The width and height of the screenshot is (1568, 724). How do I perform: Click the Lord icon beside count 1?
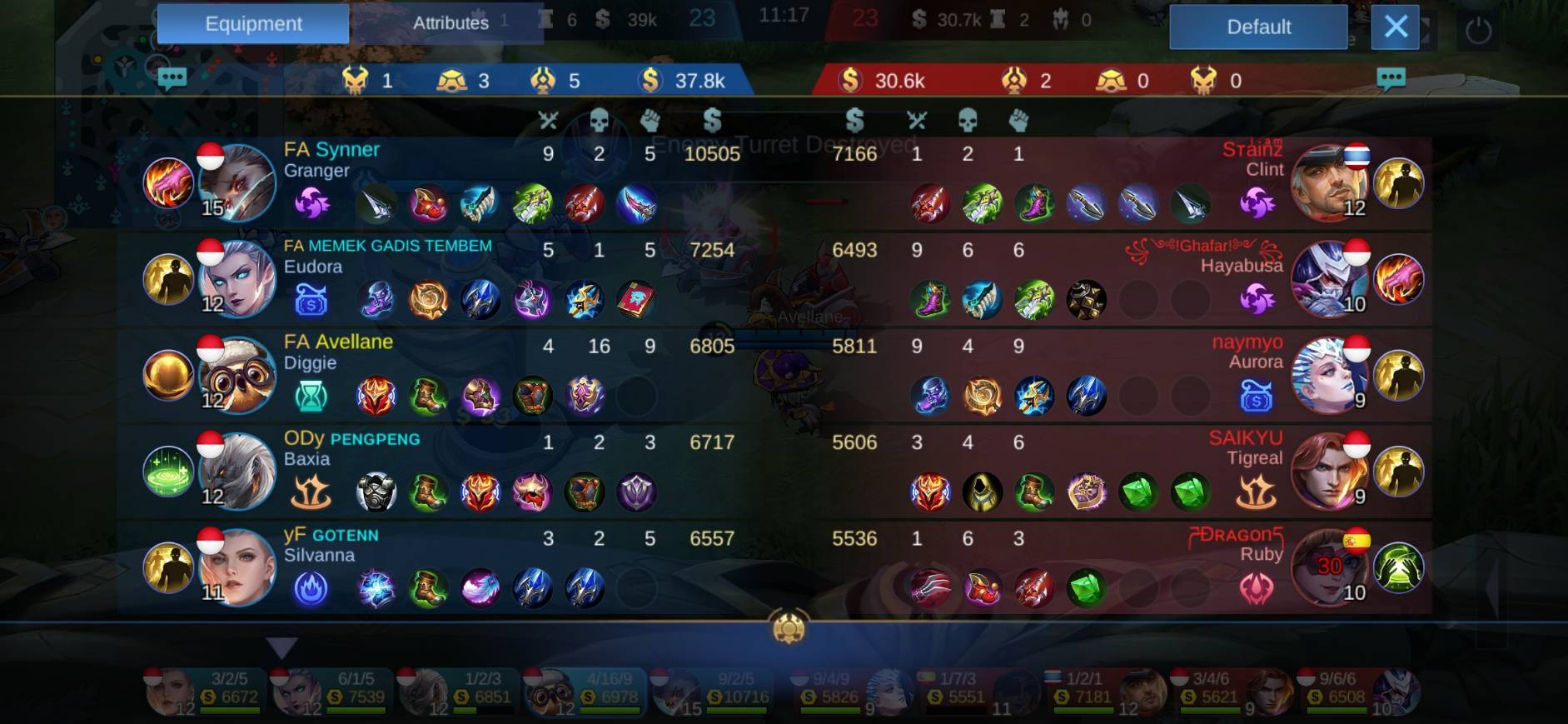[356, 81]
